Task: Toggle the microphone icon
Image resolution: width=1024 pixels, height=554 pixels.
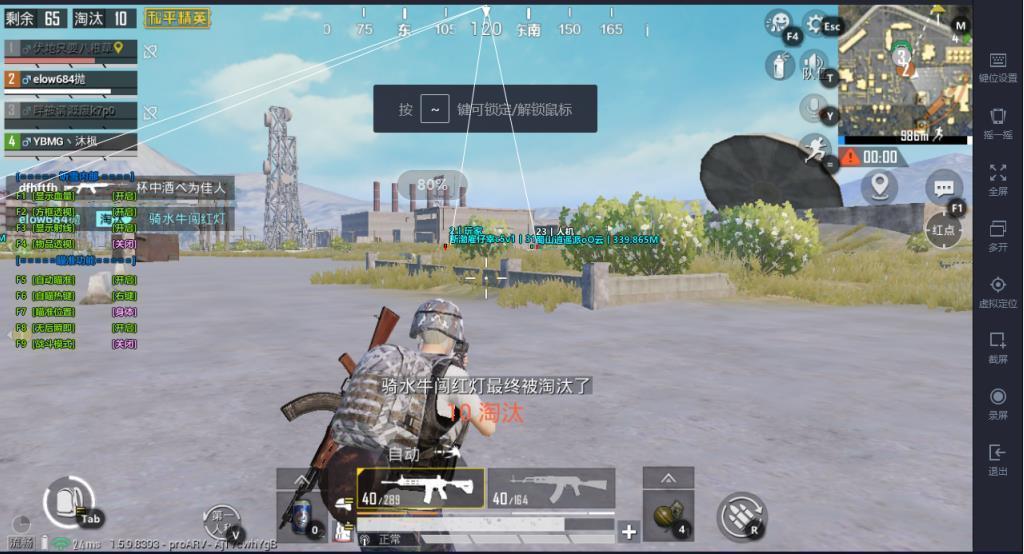Action: (x=815, y=106)
